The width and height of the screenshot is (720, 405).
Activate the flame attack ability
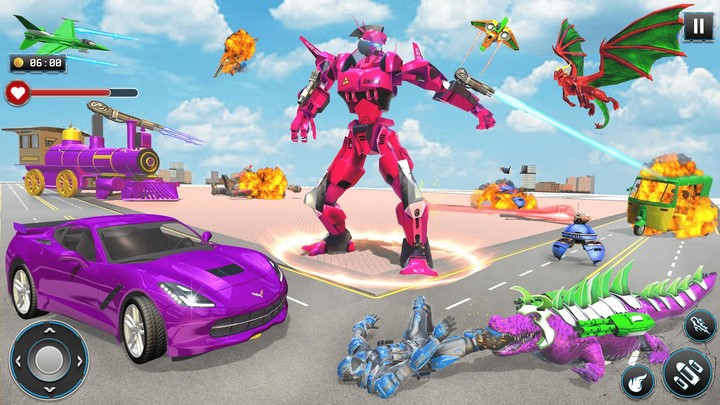(x=637, y=380)
